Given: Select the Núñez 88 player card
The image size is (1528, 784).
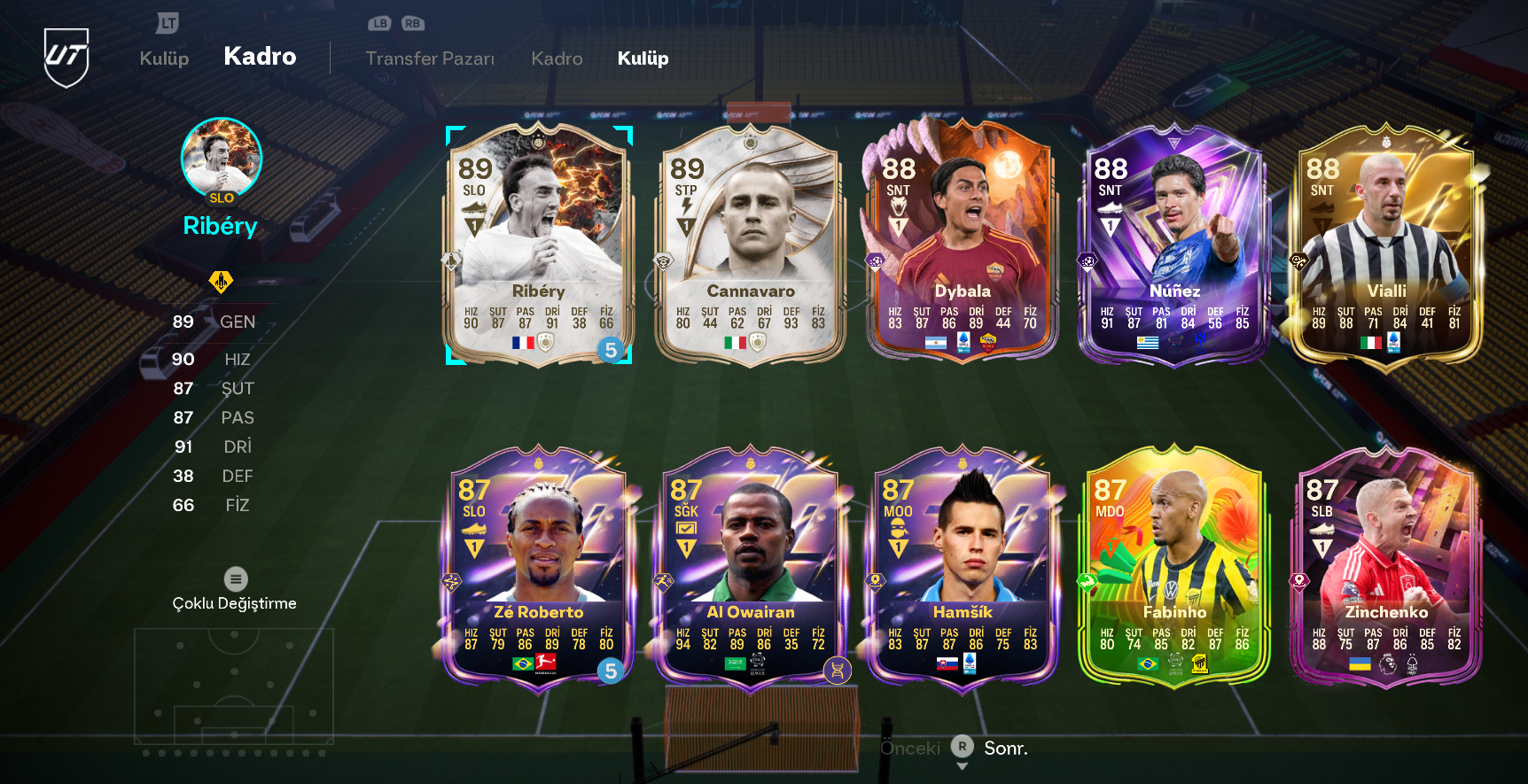Looking at the screenshot, I should tap(1173, 245).
